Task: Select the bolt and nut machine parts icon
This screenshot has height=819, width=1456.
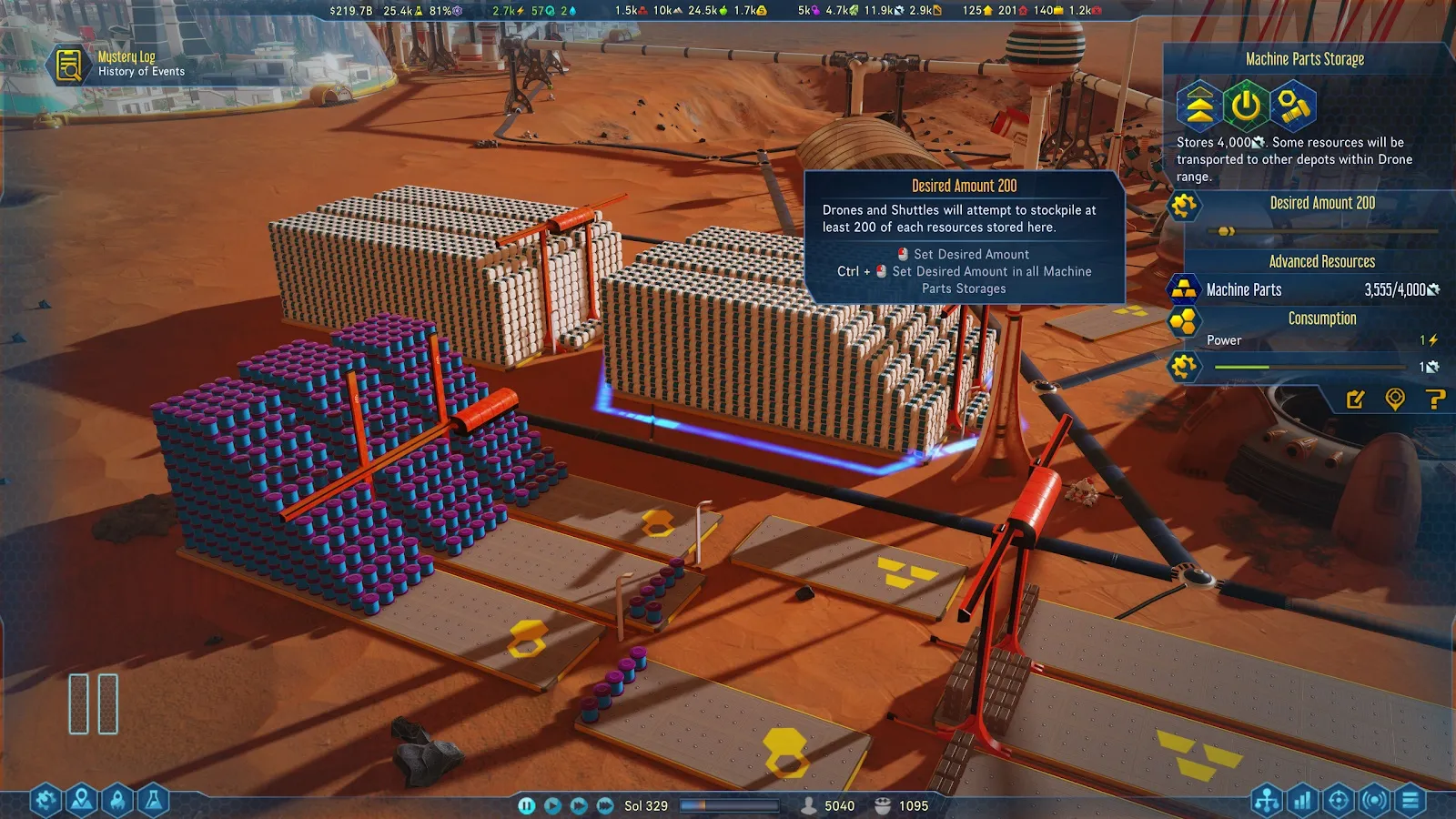Action: click(1293, 106)
